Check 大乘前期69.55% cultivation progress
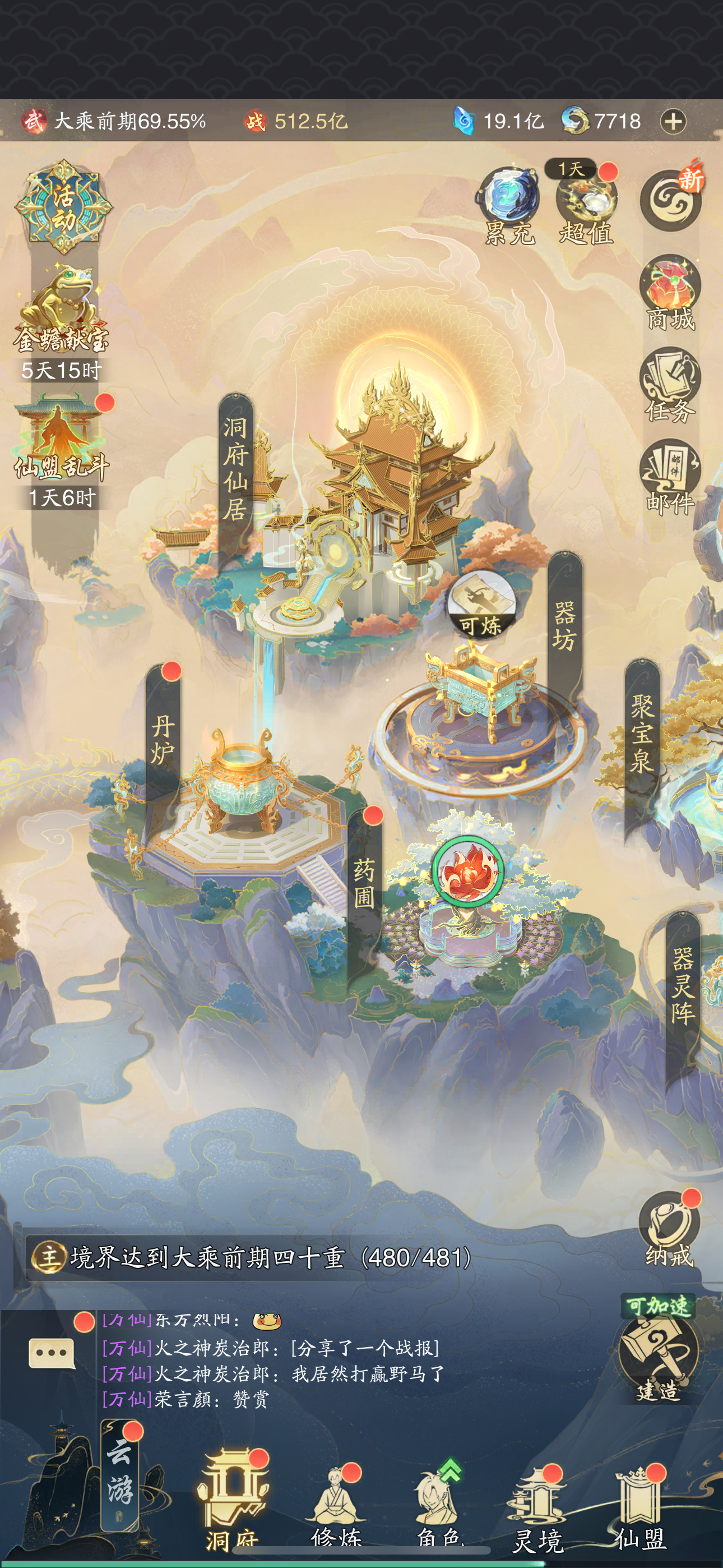The height and width of the screenshot is (1568, 723). click(128, 121)
